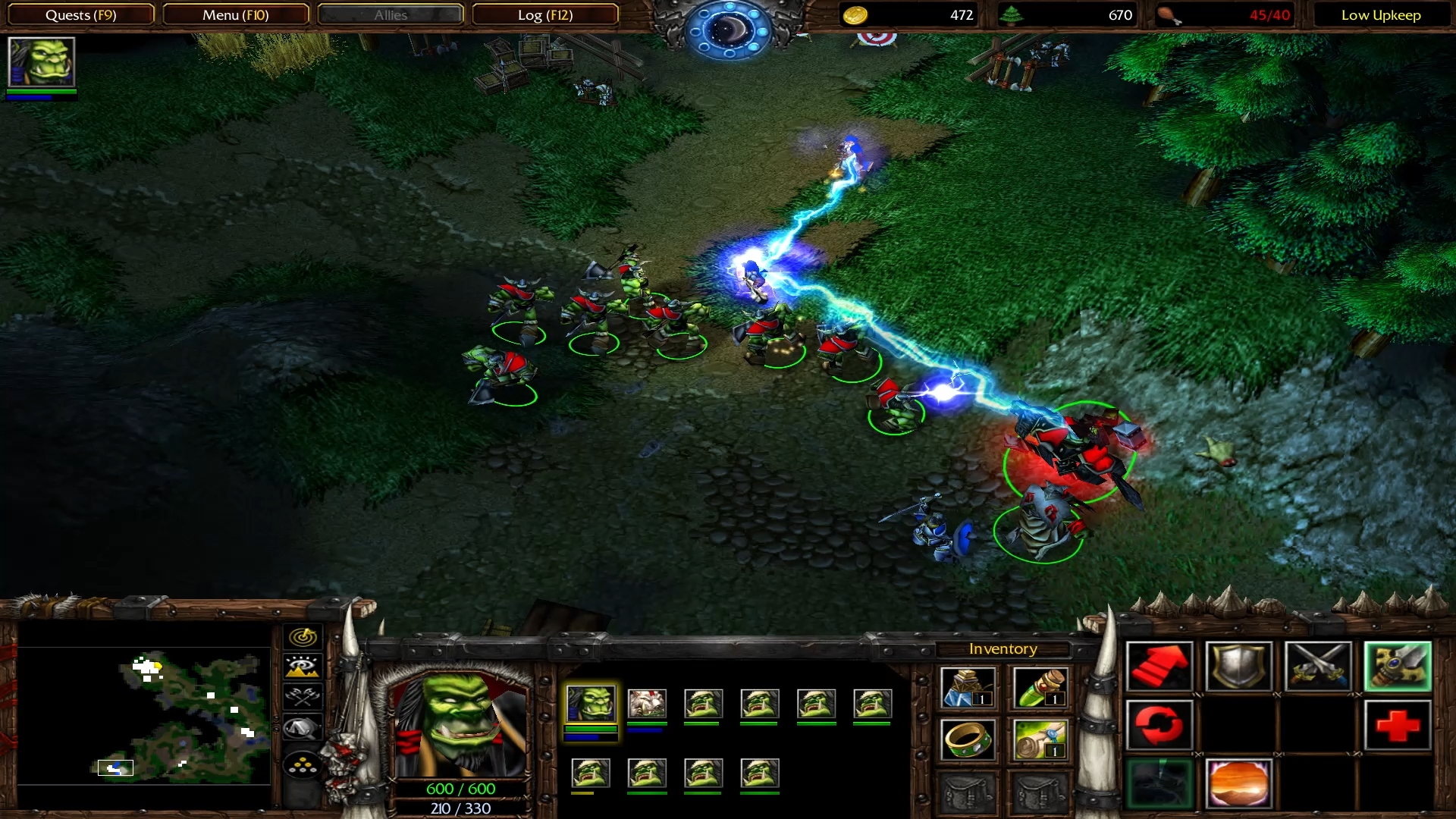Open the game Menu
Screen dimensions: 1456x819
(235, 15)
